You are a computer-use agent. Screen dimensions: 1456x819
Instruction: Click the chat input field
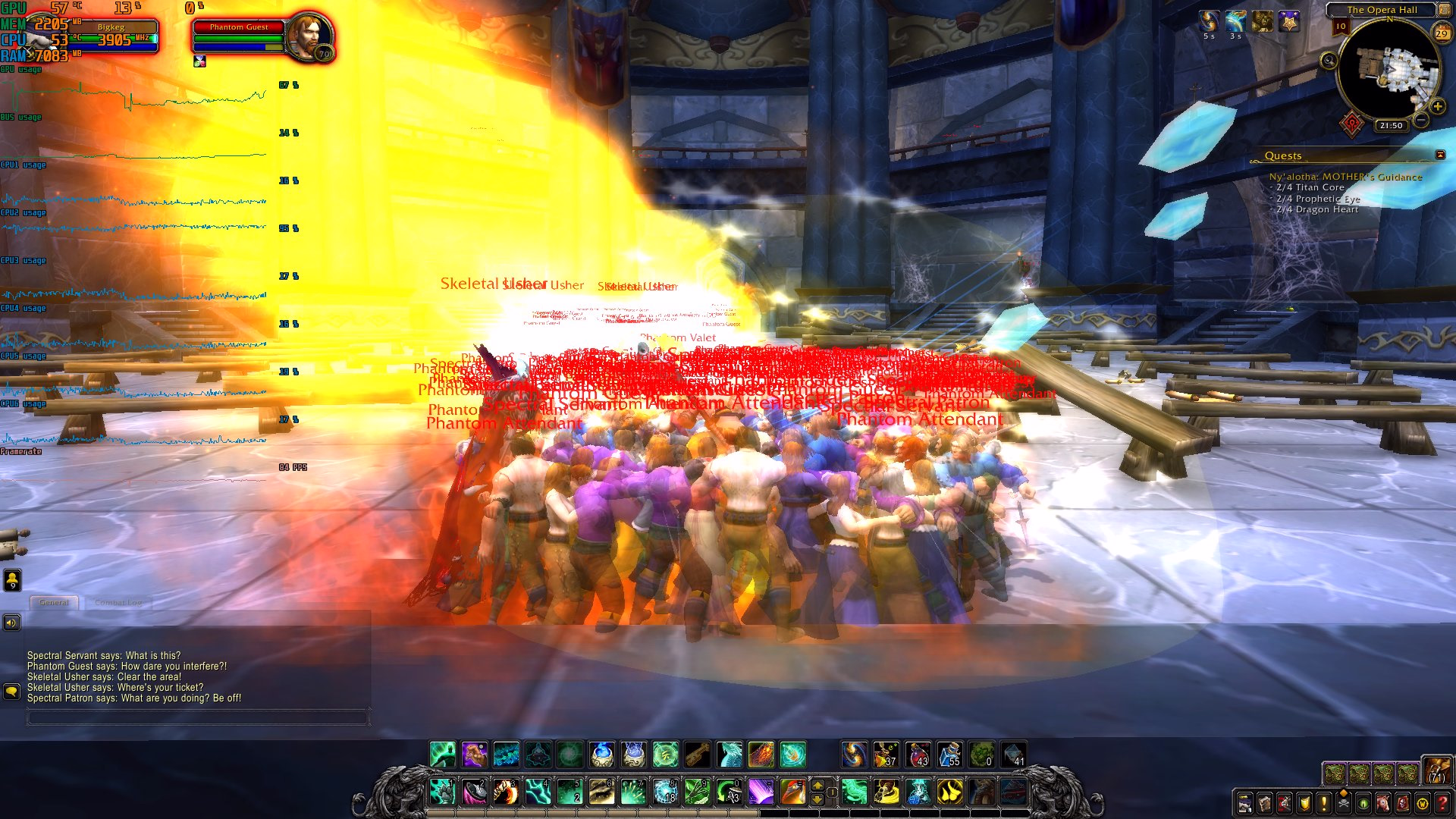click(x=197, y=717)
